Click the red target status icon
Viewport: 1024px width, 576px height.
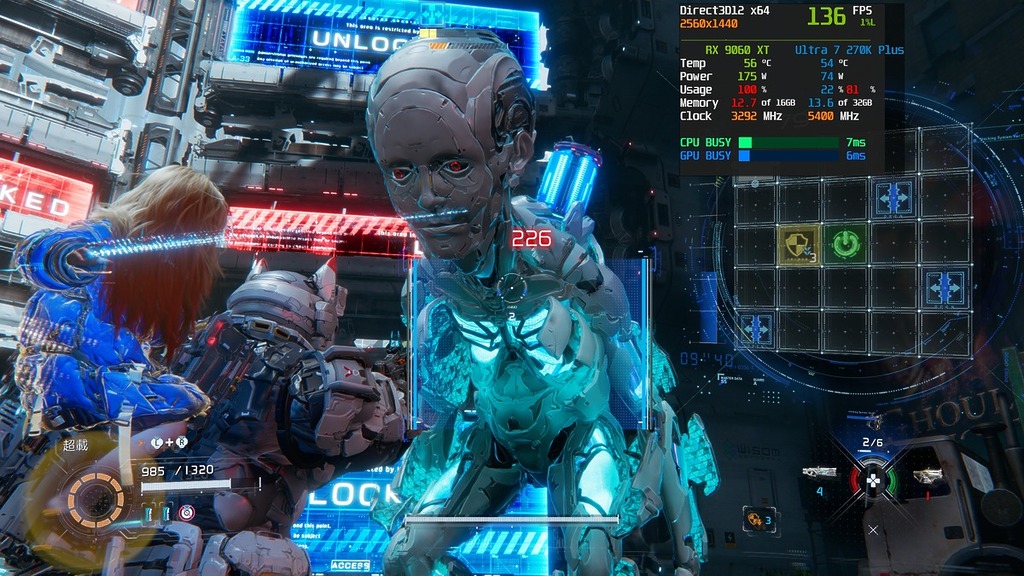point(187,513)
